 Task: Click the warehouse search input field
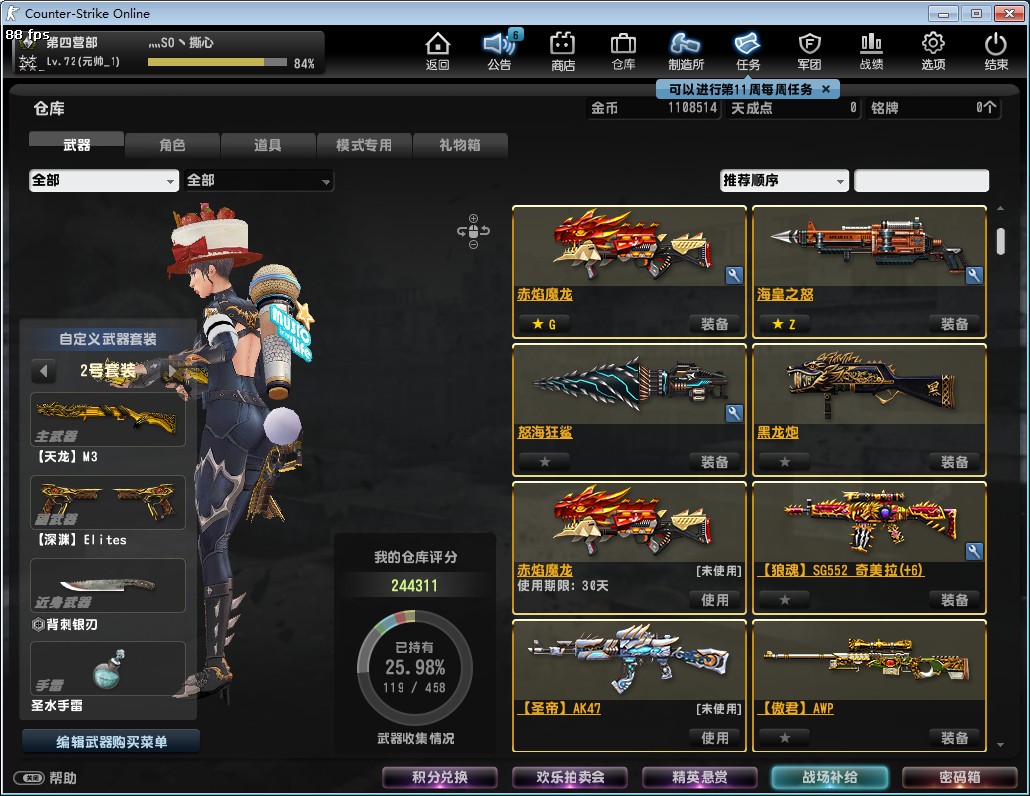pos(921,181)
